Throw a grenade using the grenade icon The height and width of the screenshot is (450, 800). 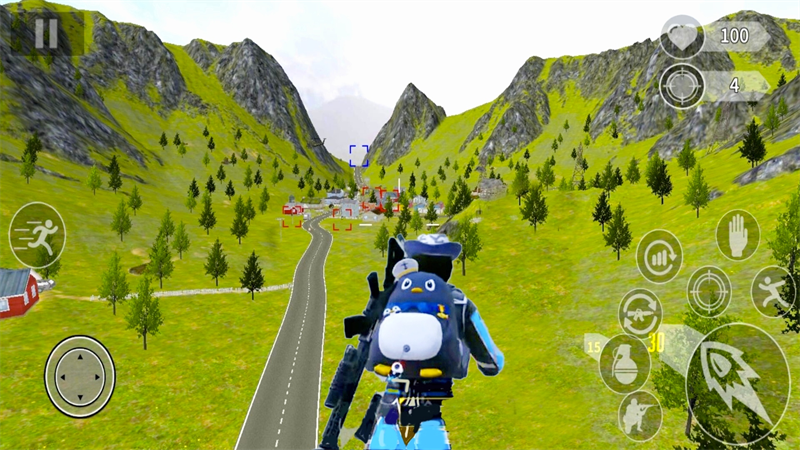coord(624,363)
